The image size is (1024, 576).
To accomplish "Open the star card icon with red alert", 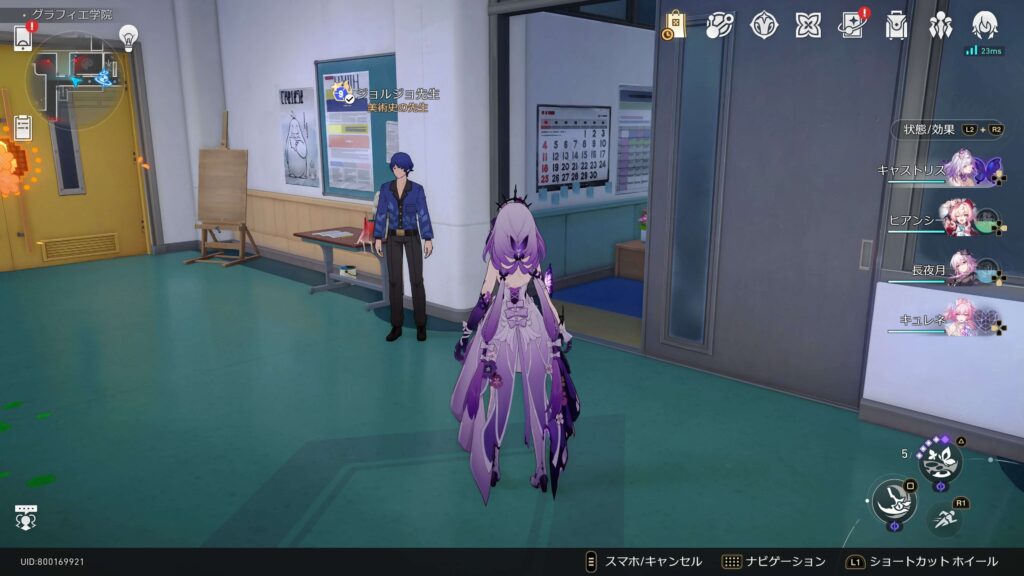I will click(x=852, y=26).
